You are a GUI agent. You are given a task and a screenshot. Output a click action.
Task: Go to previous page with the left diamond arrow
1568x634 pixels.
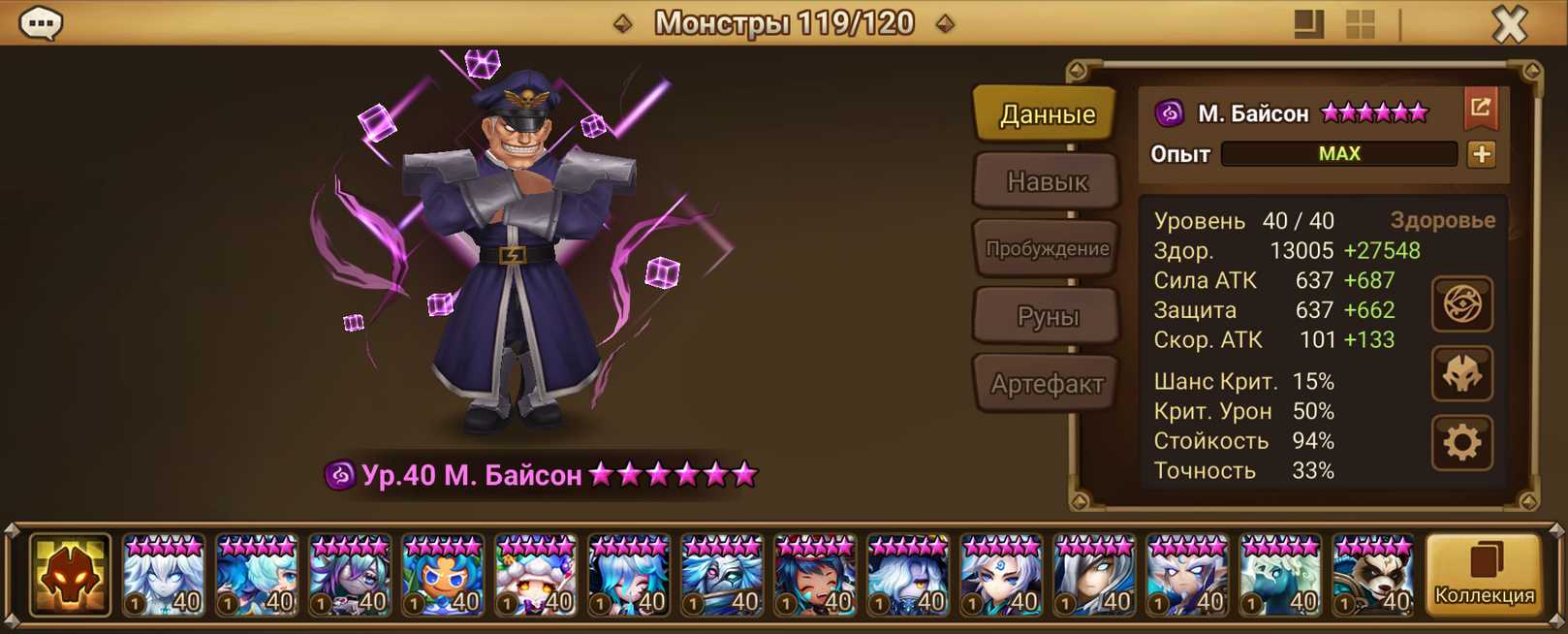[623, 23]
